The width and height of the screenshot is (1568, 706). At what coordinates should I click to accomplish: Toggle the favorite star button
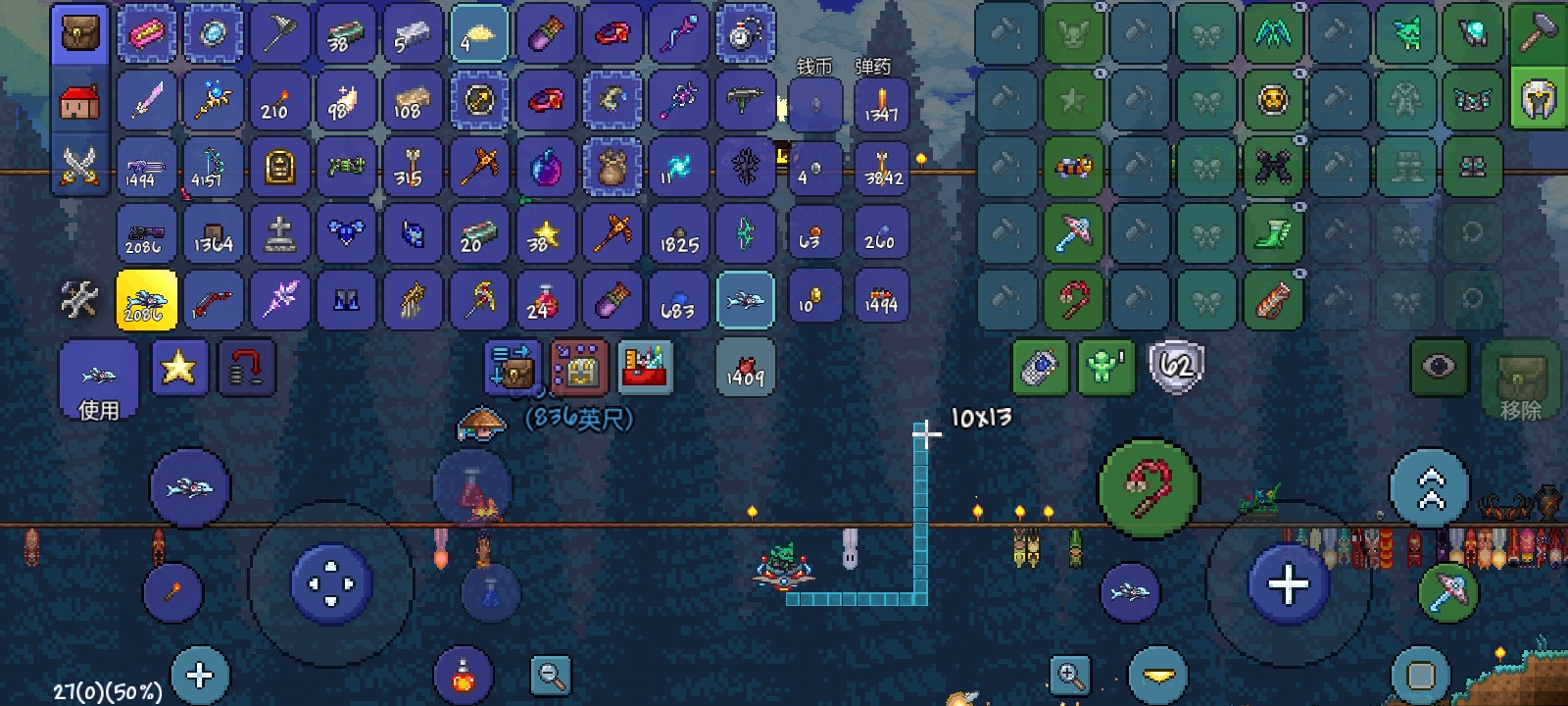click(179, 368)
